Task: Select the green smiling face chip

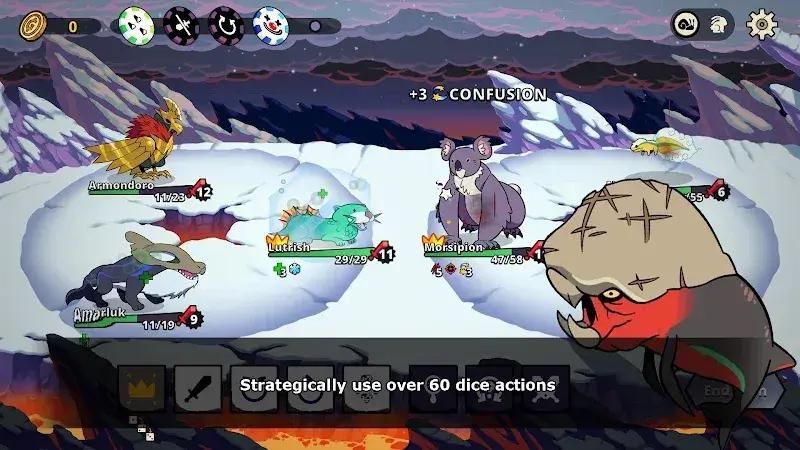Action: 135,24
